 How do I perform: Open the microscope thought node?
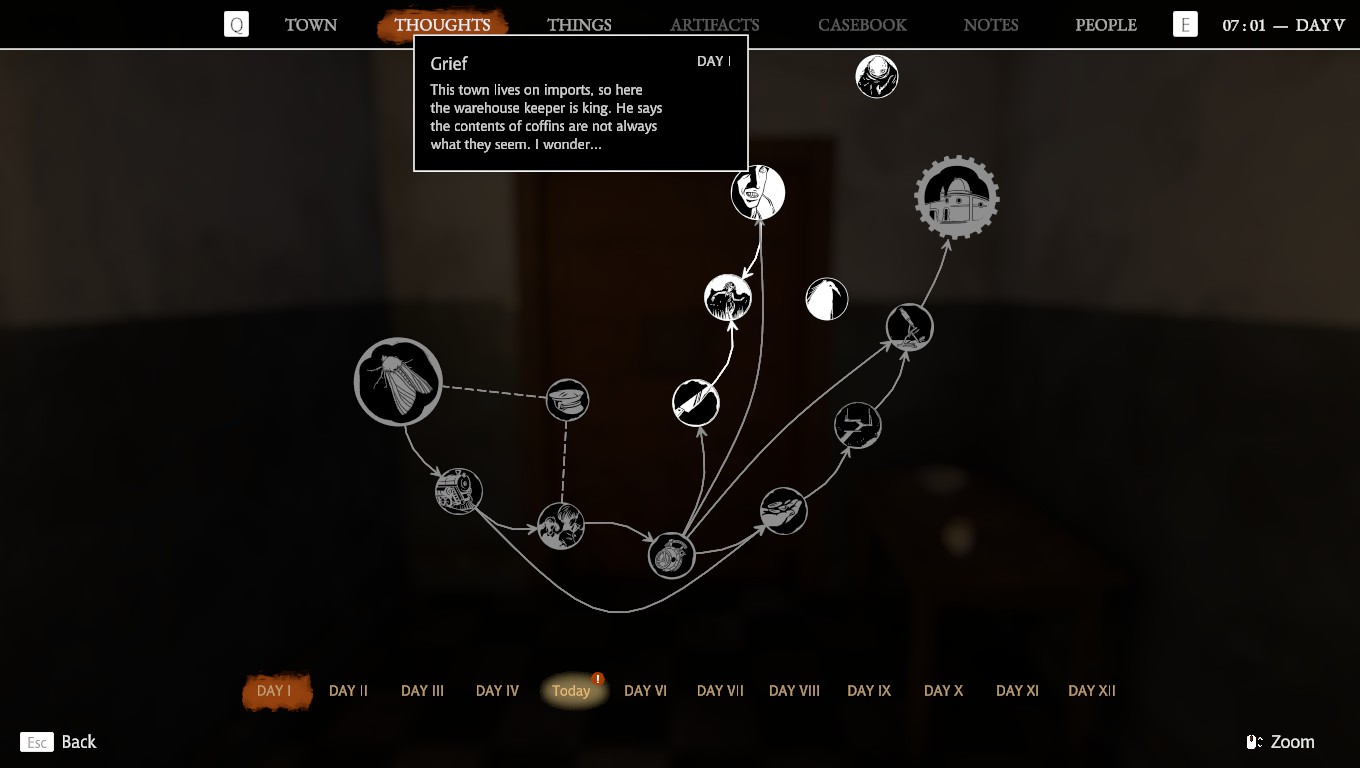909,327
